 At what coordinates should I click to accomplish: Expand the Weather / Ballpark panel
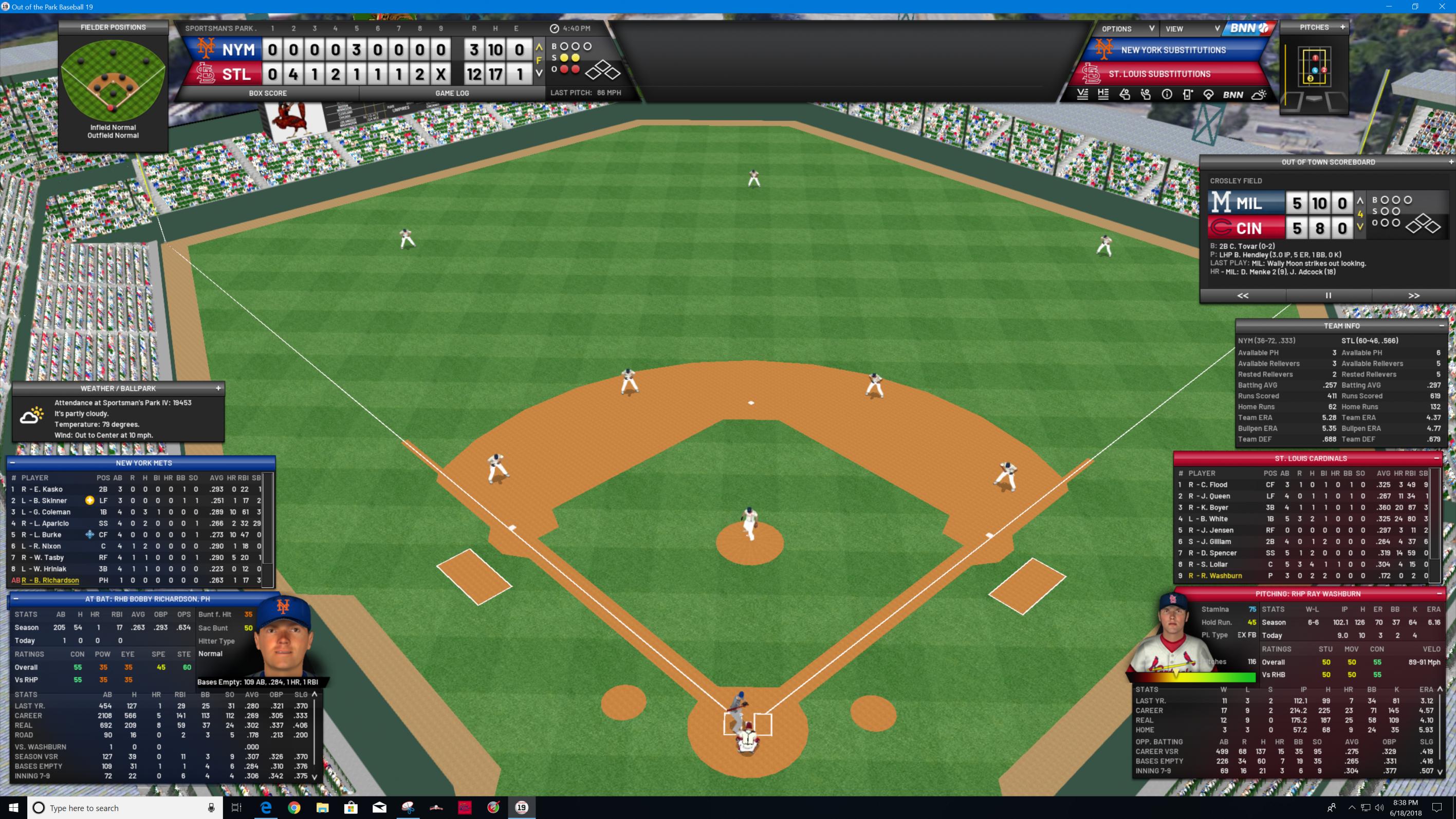tap(218, 388)
